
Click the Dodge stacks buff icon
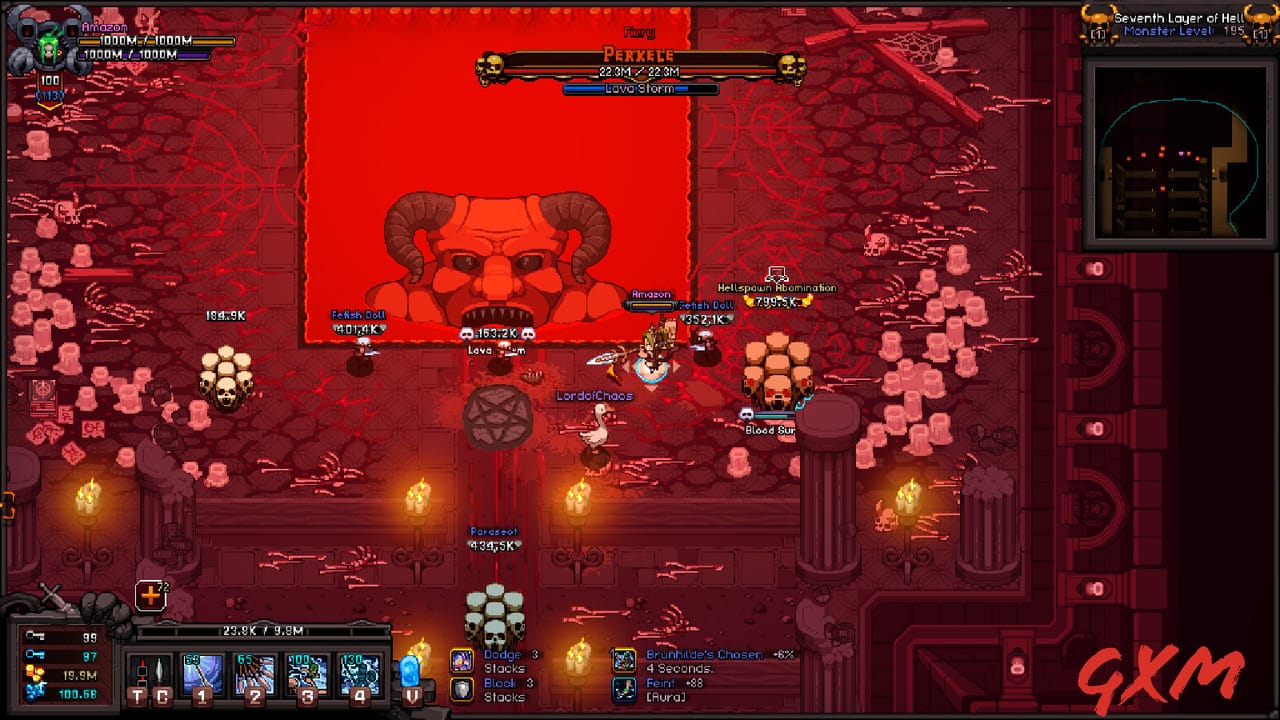pyautogui.click(x=462, y=661)
